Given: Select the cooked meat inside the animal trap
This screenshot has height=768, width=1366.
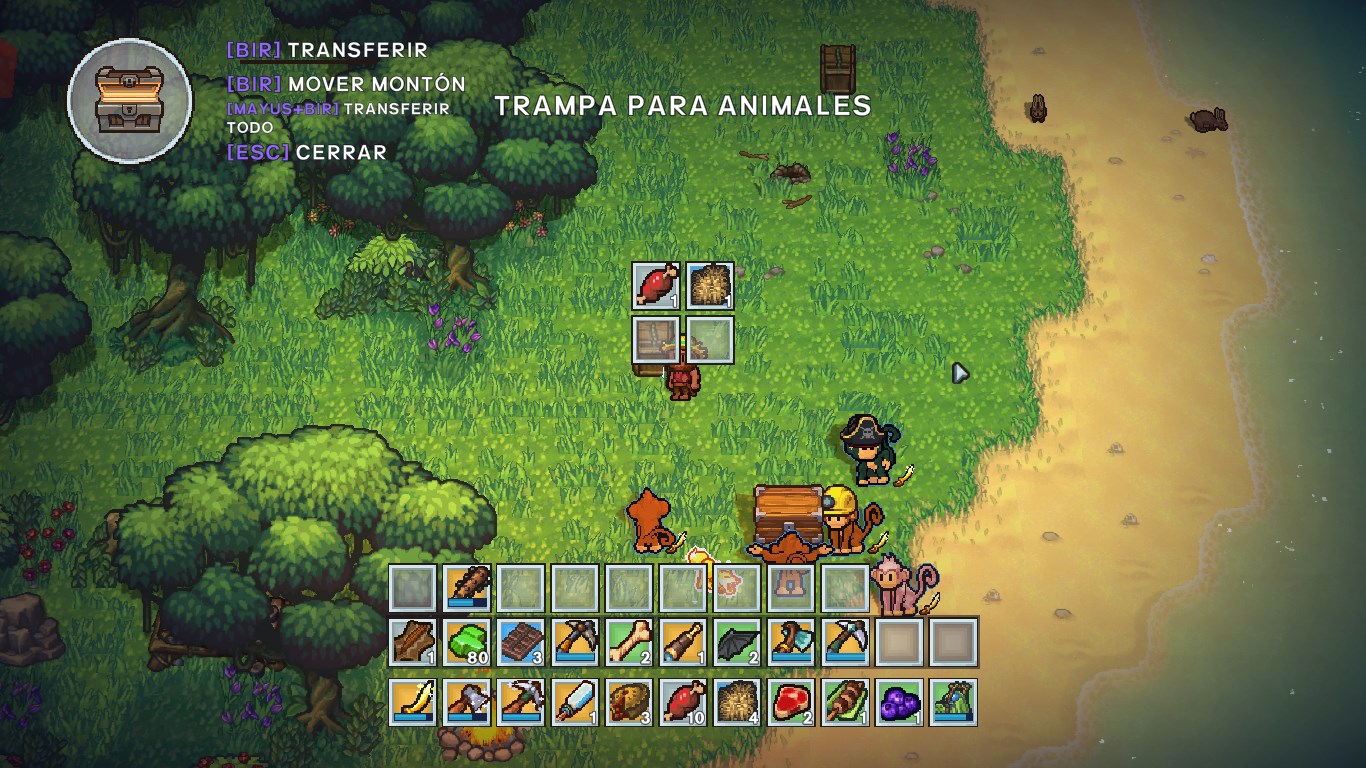Looking at the screenshot, I should tap(657, 287).
